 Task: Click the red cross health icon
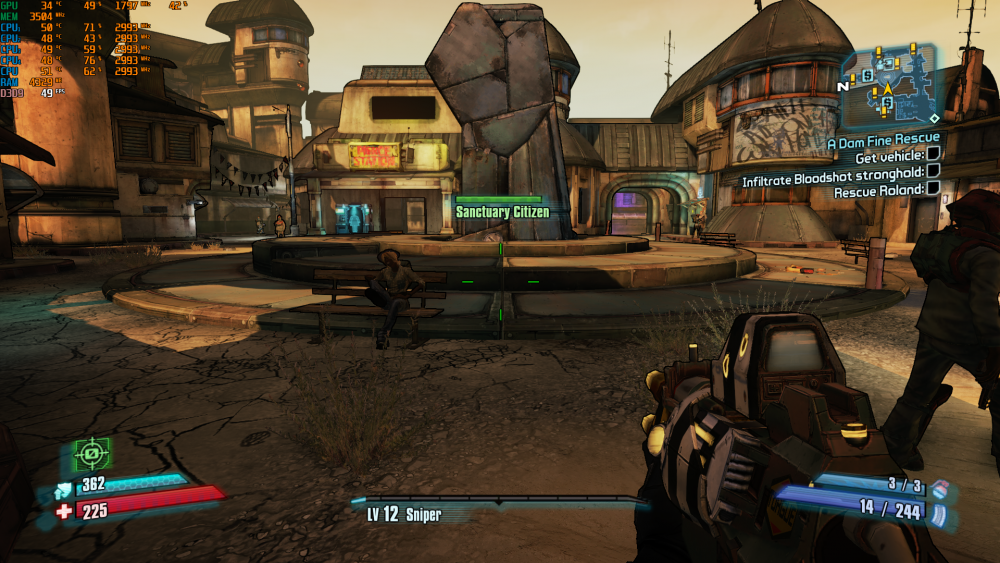coord(65,512)
